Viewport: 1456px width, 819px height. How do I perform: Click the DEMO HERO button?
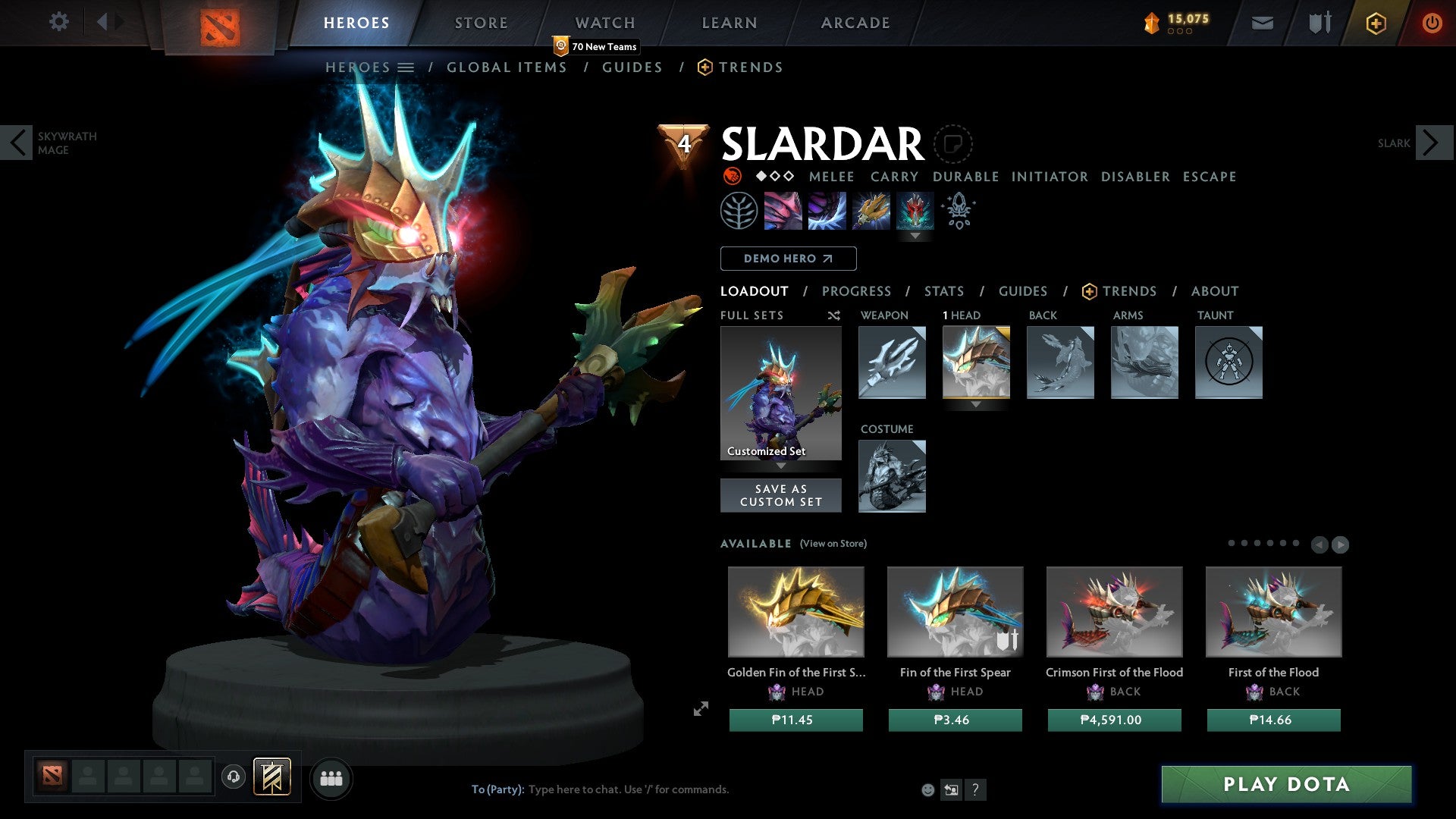coord(787,259)
